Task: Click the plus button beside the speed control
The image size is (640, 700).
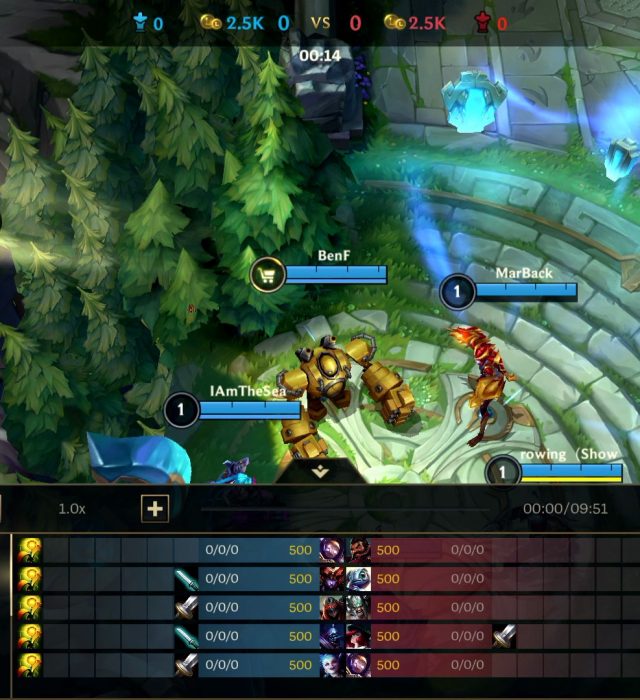Action: click(155, 509)
